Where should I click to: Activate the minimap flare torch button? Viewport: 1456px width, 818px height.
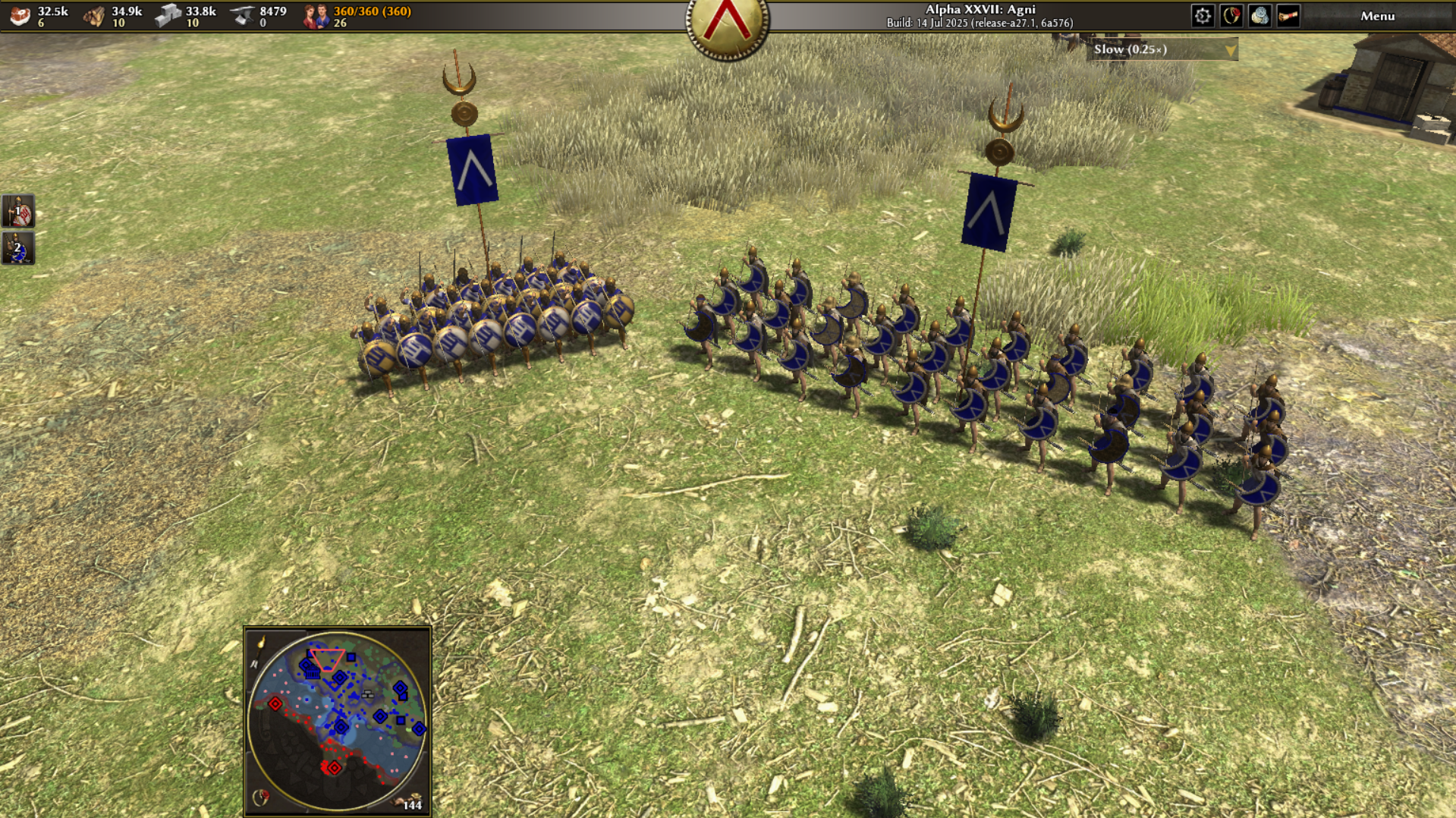coord(261,643)
